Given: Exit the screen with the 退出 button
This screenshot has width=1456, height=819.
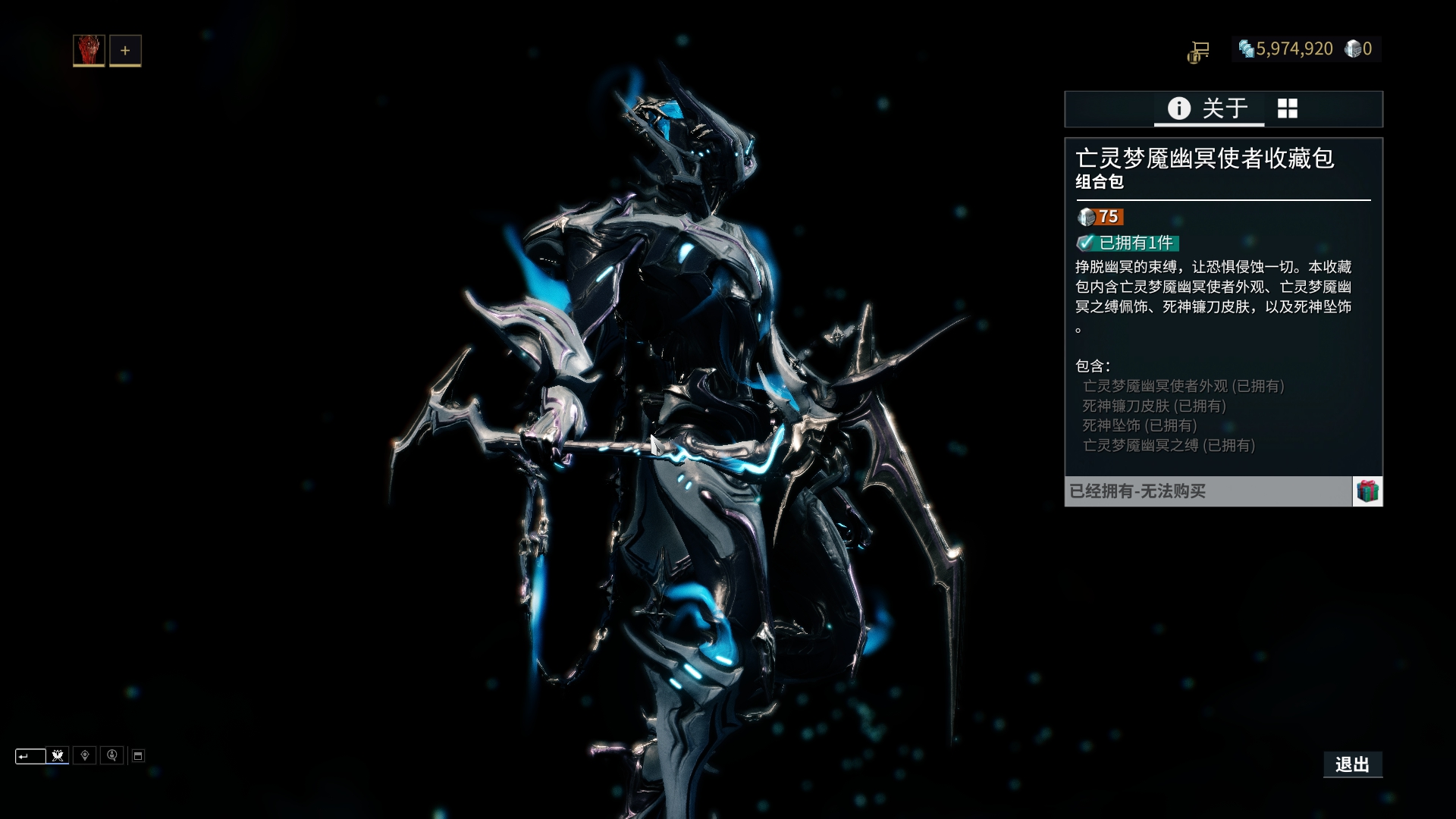Looking at the screenshot, I should [x=1352, y=764].
